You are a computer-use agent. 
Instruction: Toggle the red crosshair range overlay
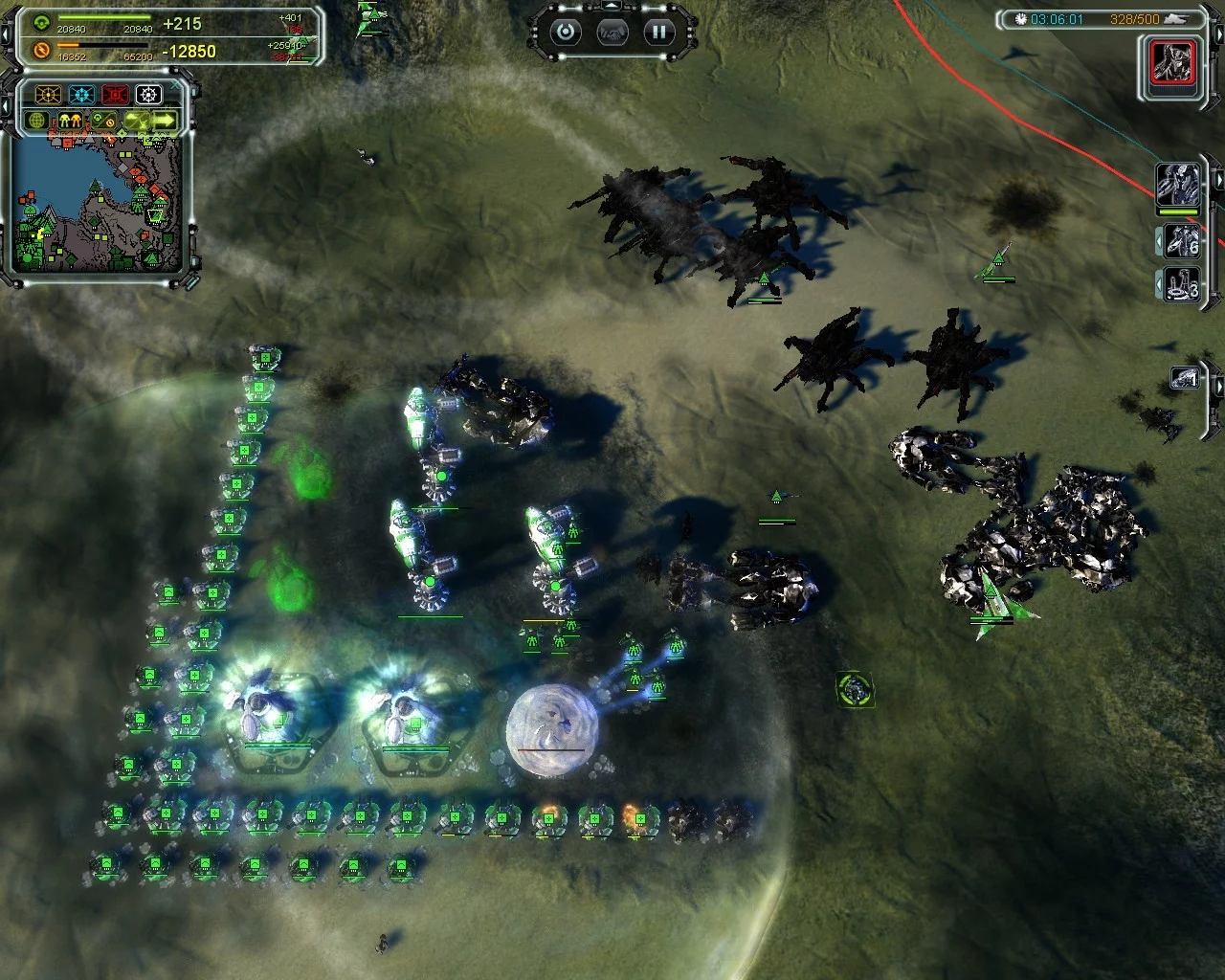[115, 94]
